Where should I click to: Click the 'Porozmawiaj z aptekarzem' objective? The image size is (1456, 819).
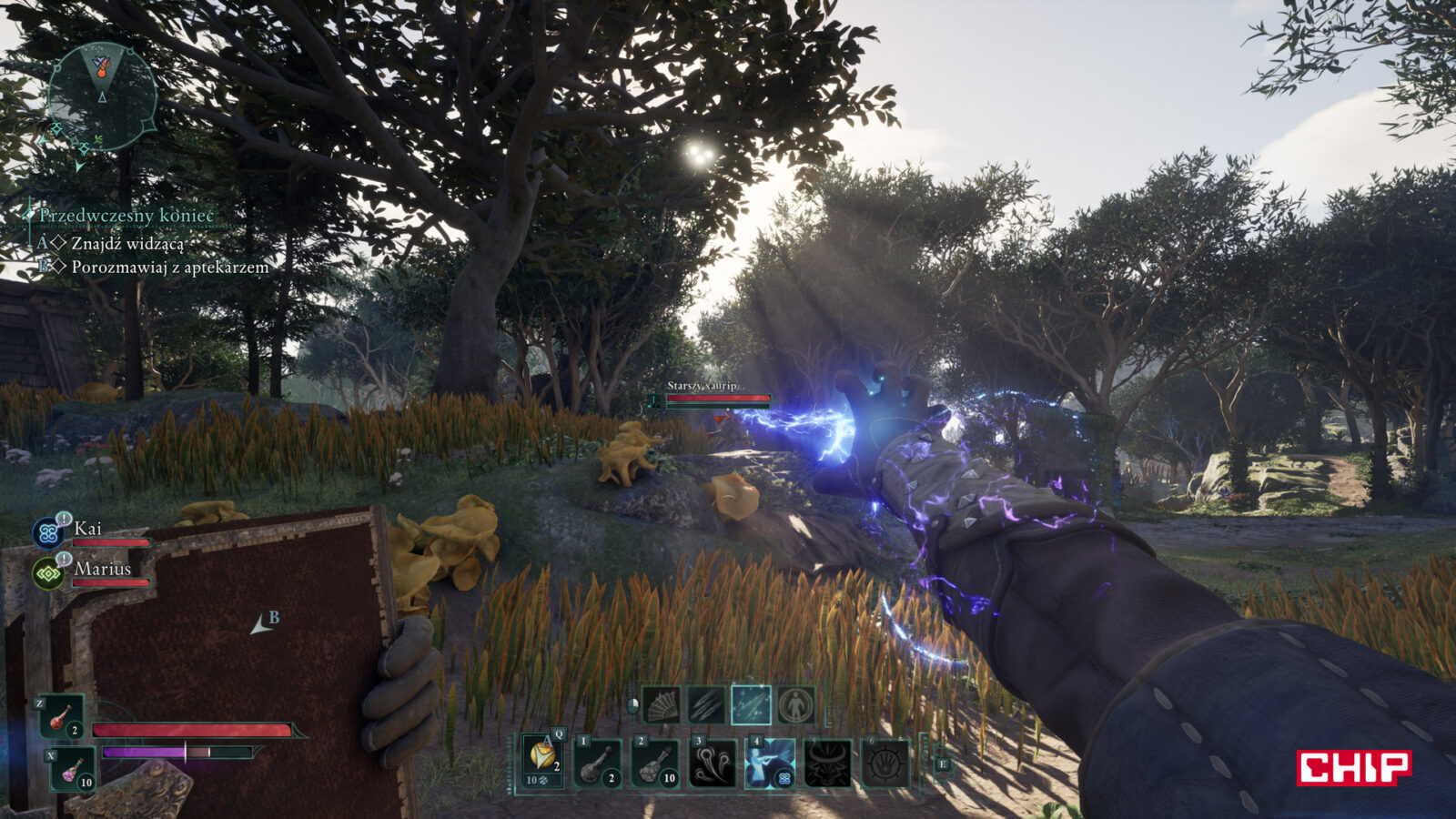coord(169,268)
